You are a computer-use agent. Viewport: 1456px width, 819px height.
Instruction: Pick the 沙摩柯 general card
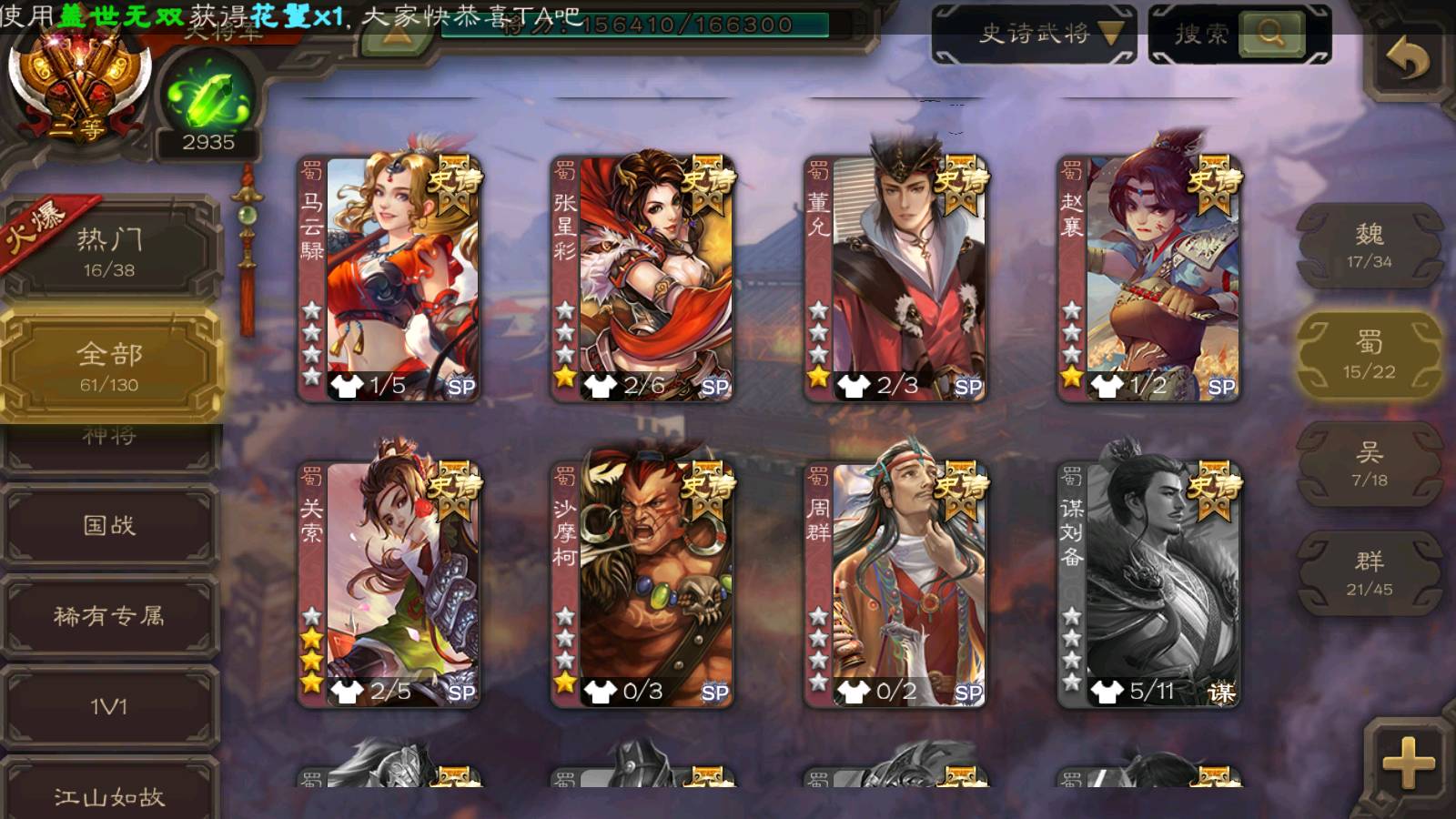click(x=642, y=584)
